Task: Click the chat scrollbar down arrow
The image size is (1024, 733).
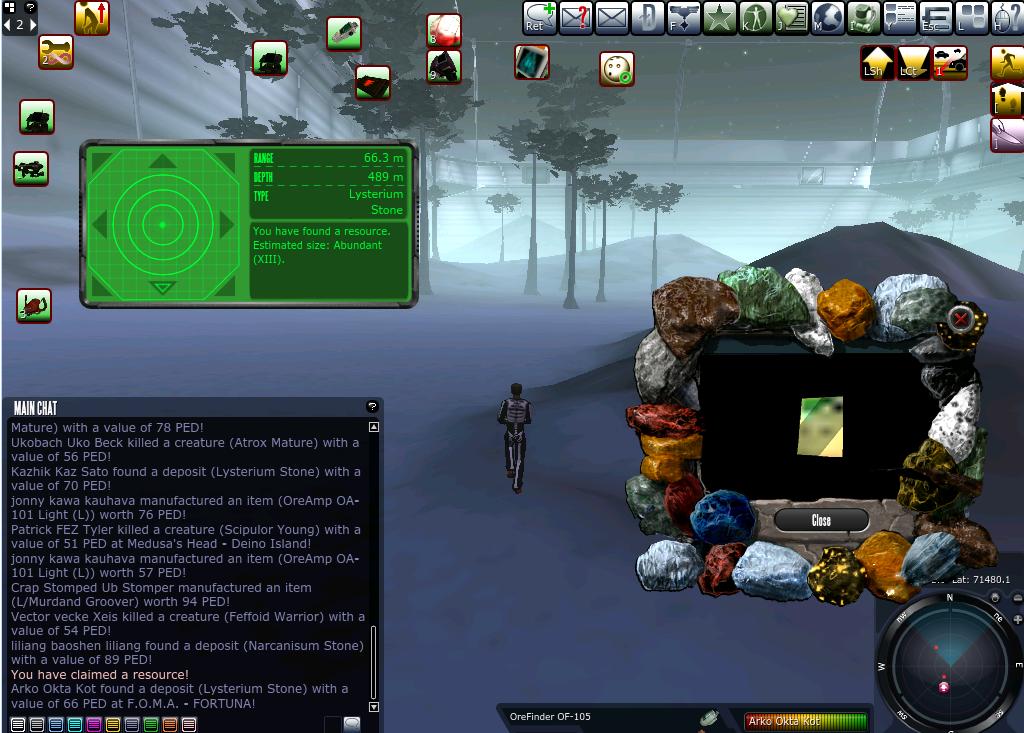Action: (374, 706)
